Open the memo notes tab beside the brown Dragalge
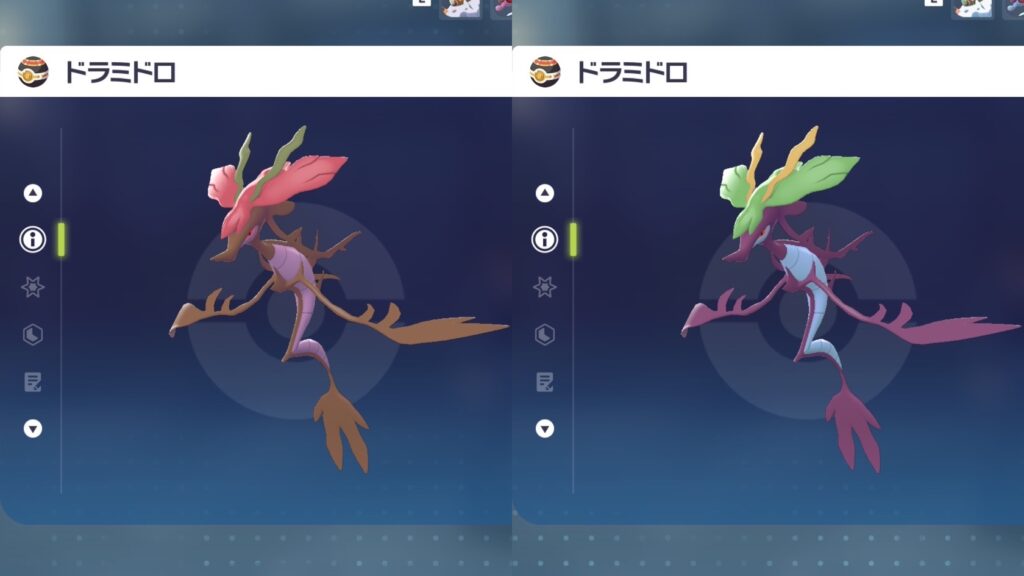 pyautogui.click(x=33, y=381)
